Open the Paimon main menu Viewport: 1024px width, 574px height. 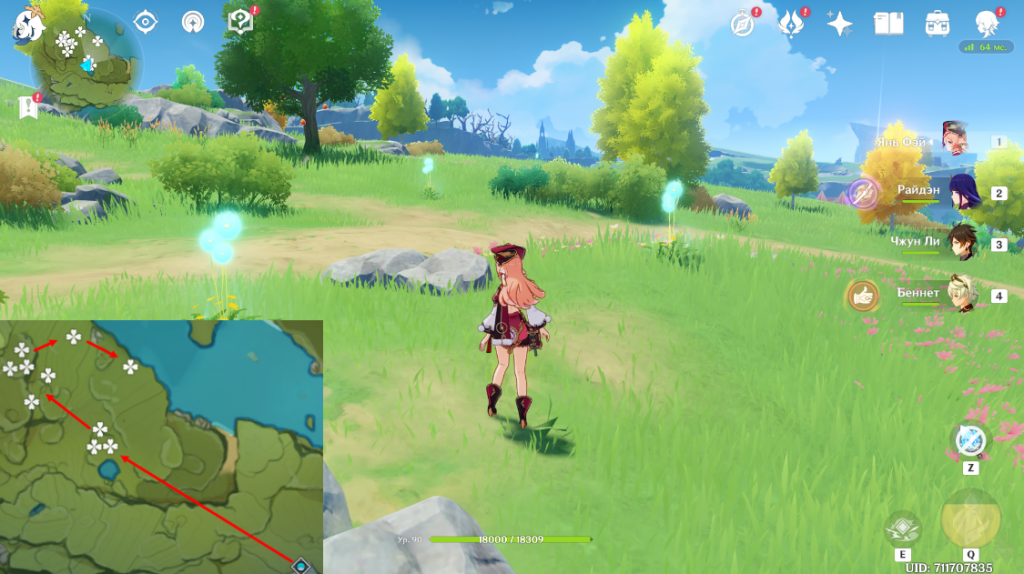pos(25,27)
